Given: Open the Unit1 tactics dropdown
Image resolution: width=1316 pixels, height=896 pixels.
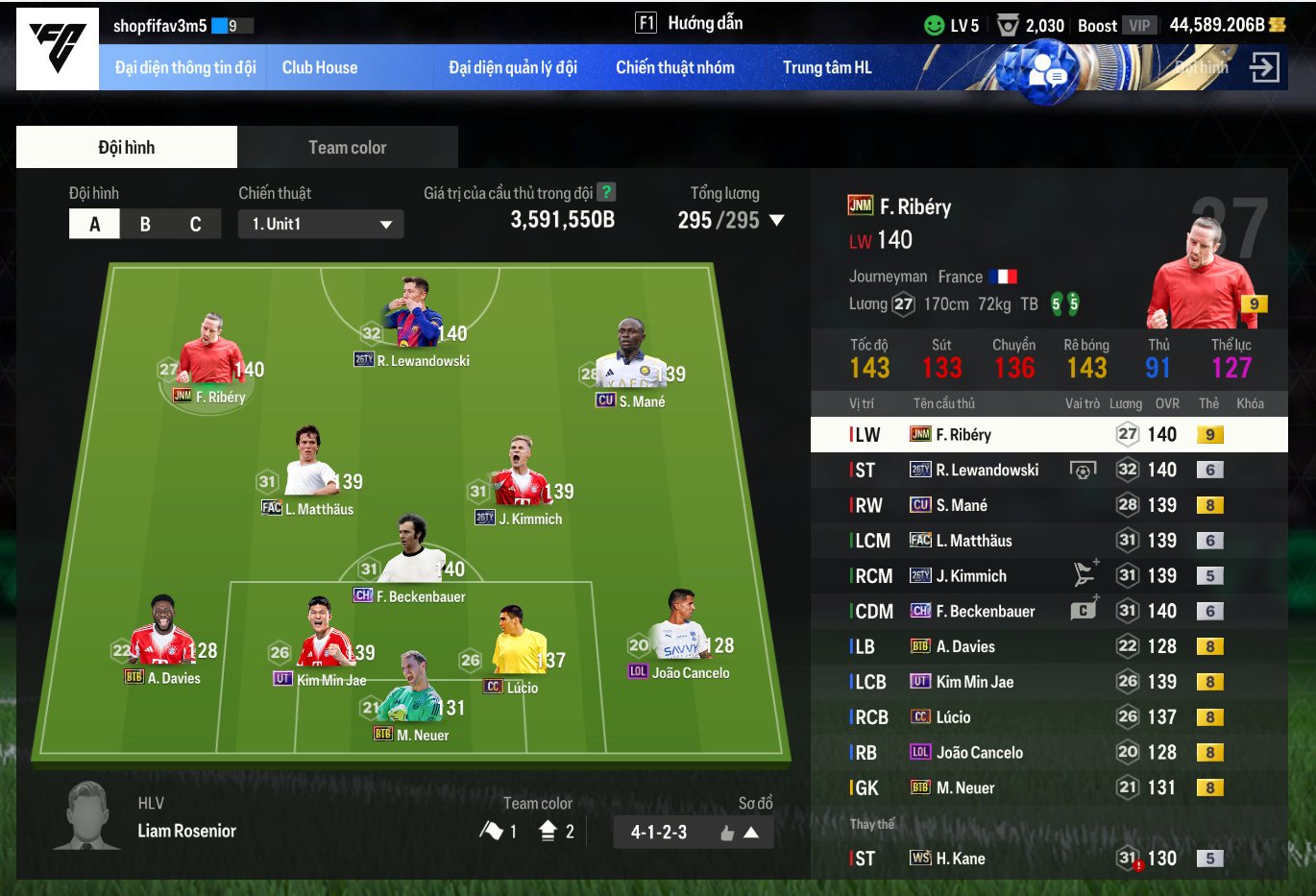Looking at the screenshot, I should coord(321,224).
